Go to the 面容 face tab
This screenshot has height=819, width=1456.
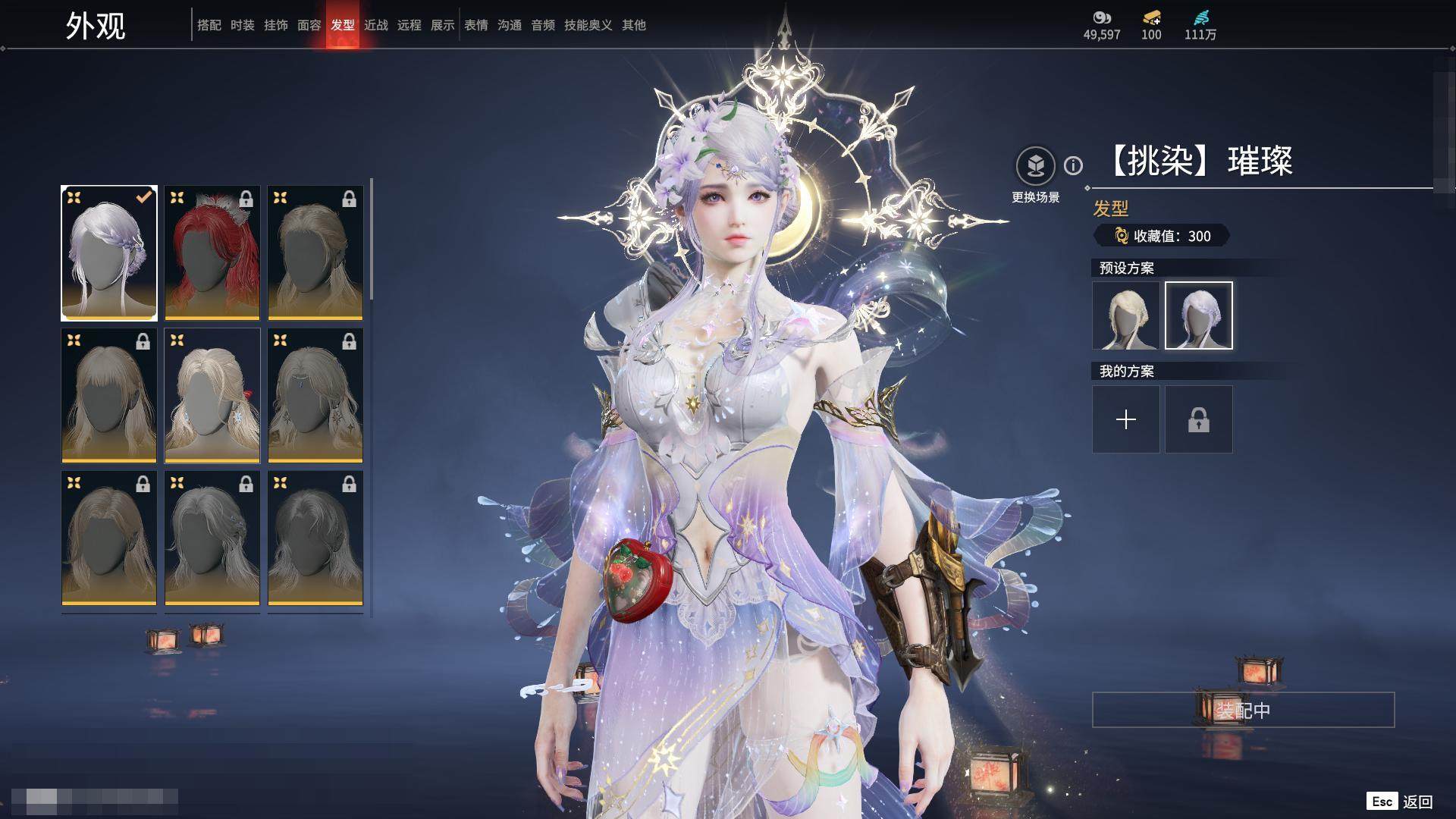point(309,25)
